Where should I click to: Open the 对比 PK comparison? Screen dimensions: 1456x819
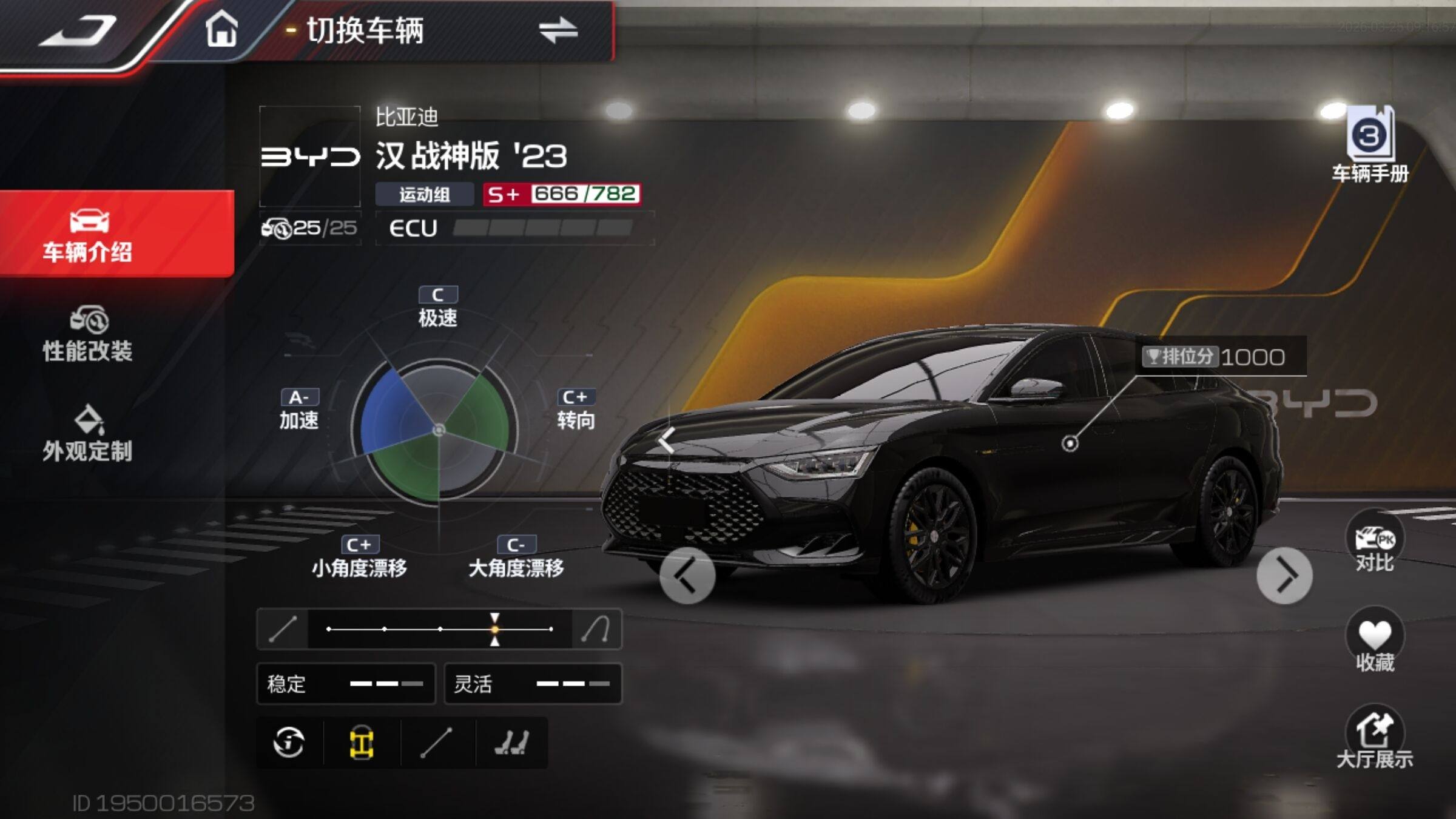[1375, 544]
